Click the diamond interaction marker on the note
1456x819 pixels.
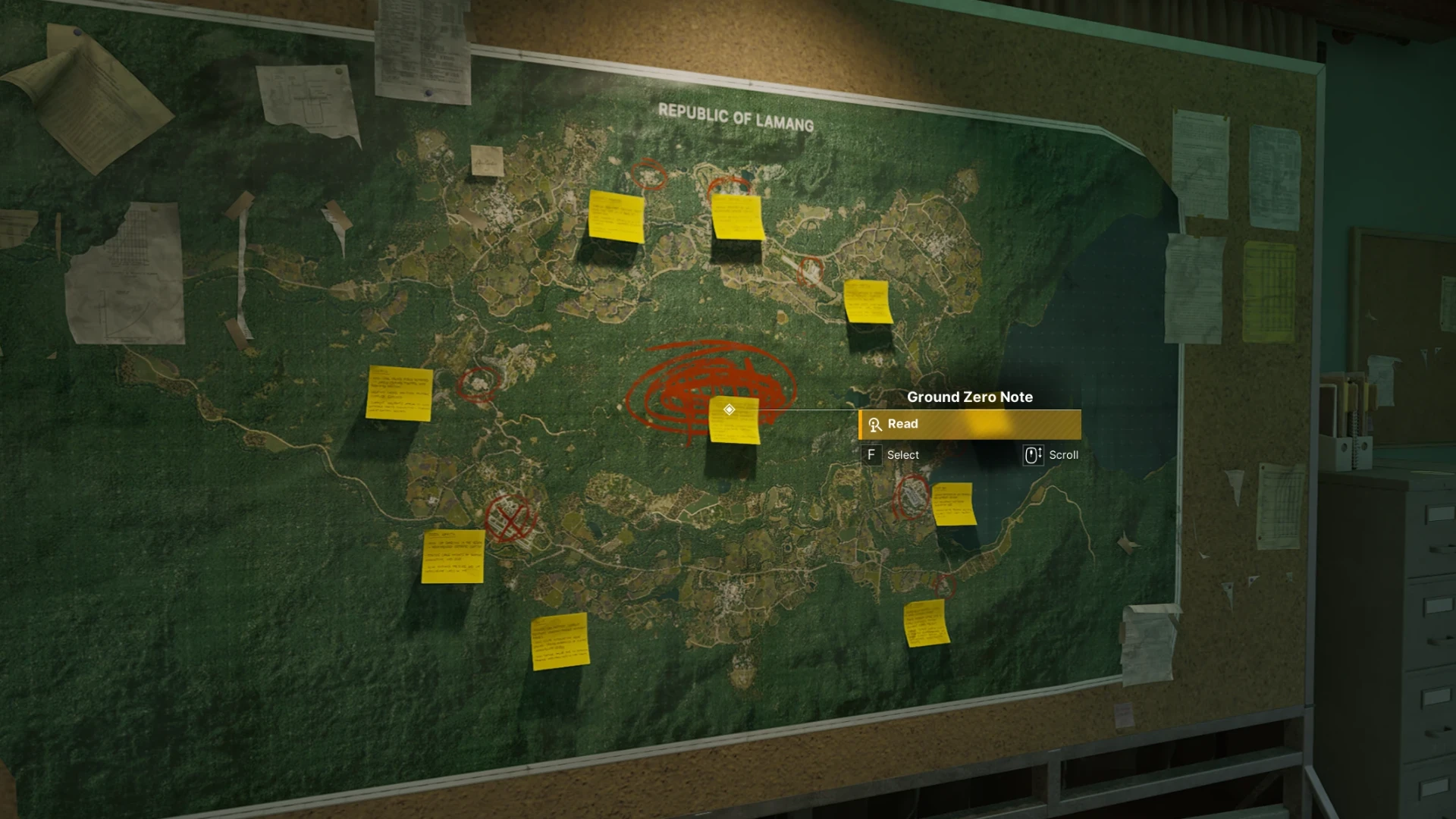[729, 409]
